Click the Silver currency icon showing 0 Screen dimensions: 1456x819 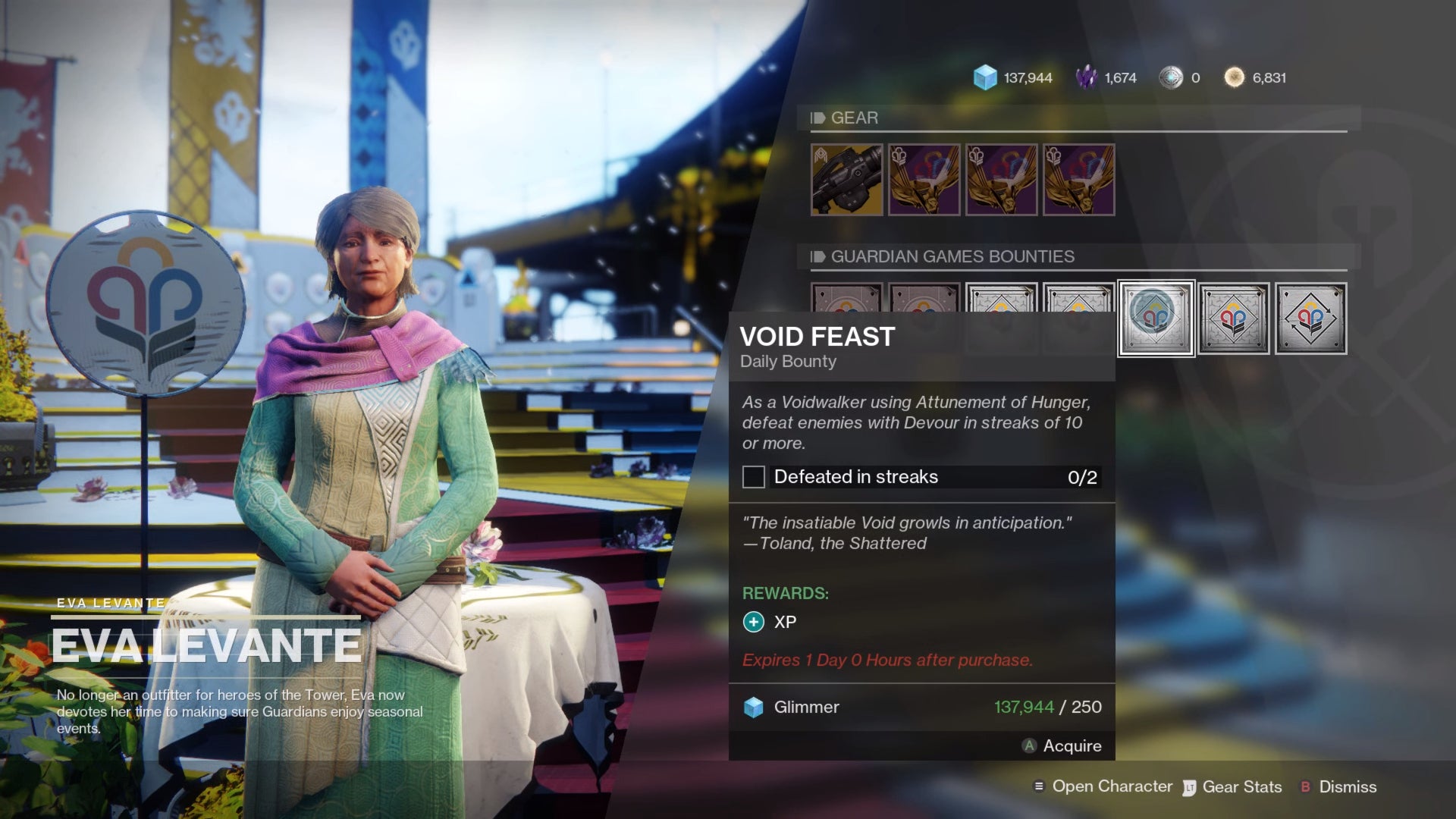pos(1175,77)
